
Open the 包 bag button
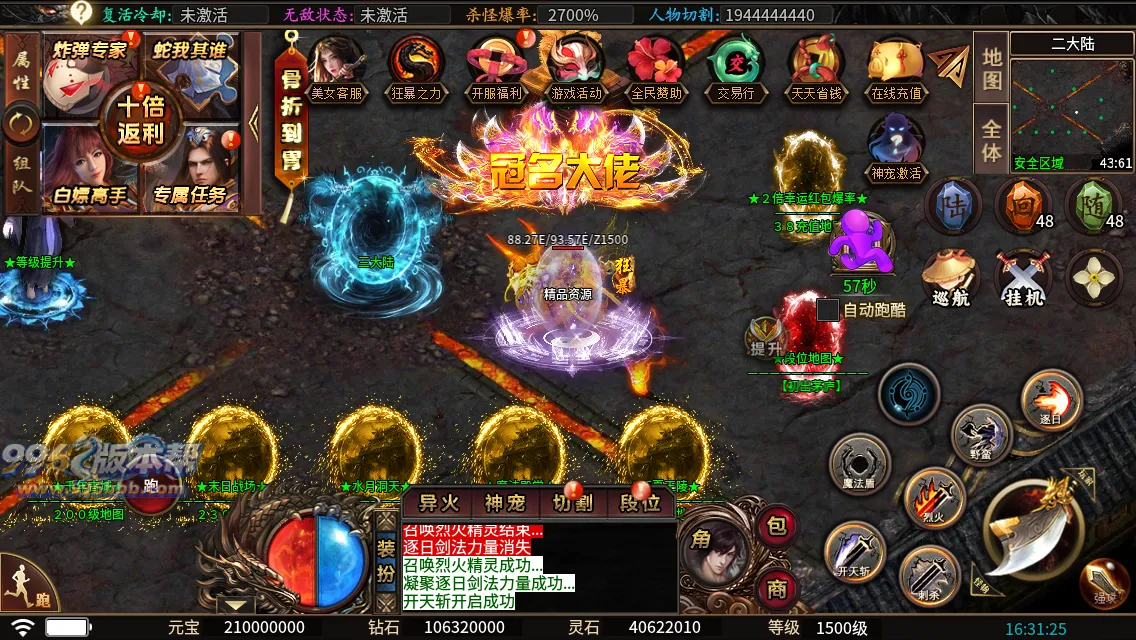(777, 525)
